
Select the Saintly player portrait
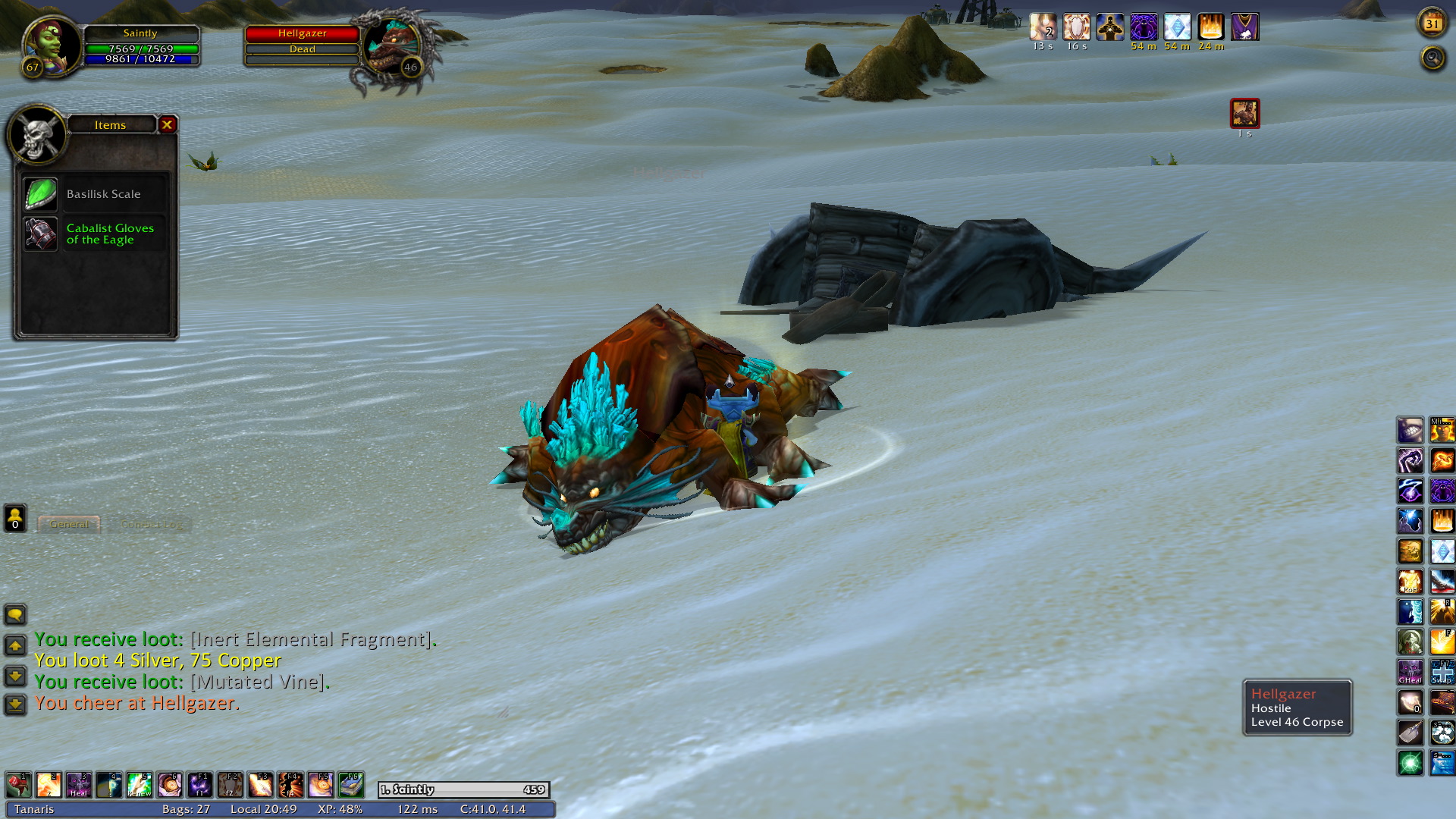(51, 45)
